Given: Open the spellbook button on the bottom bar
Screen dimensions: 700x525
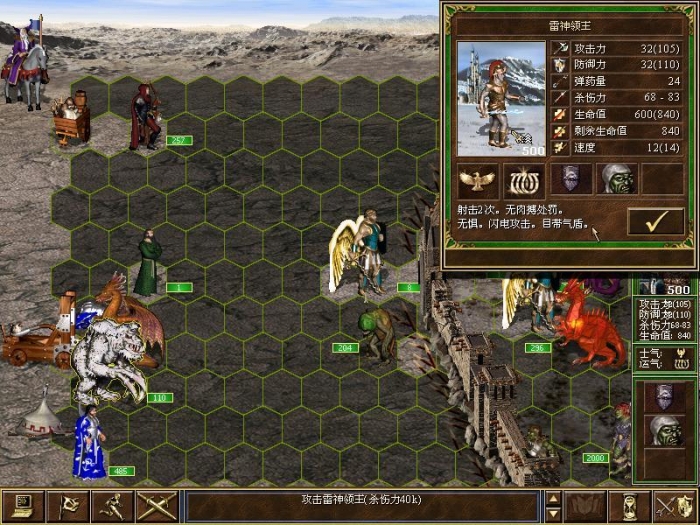Looking at the screenshot, I should tap(586, 507).
